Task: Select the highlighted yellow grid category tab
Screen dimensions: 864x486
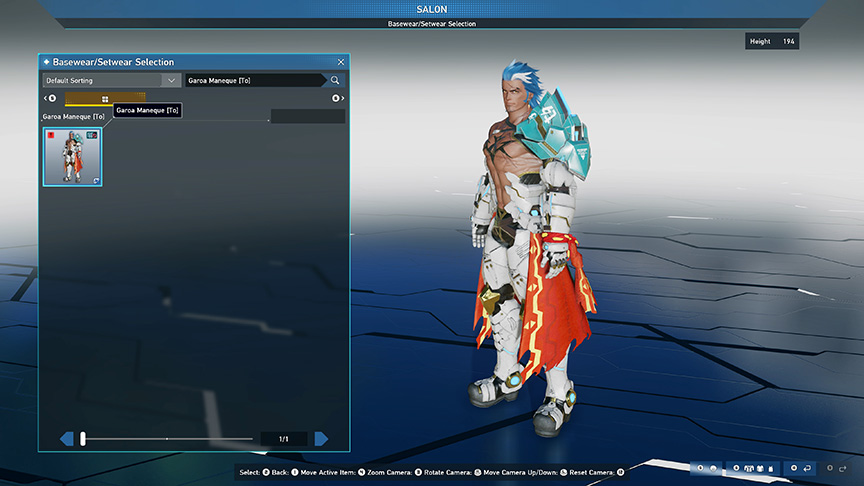Action: point(105,99)
